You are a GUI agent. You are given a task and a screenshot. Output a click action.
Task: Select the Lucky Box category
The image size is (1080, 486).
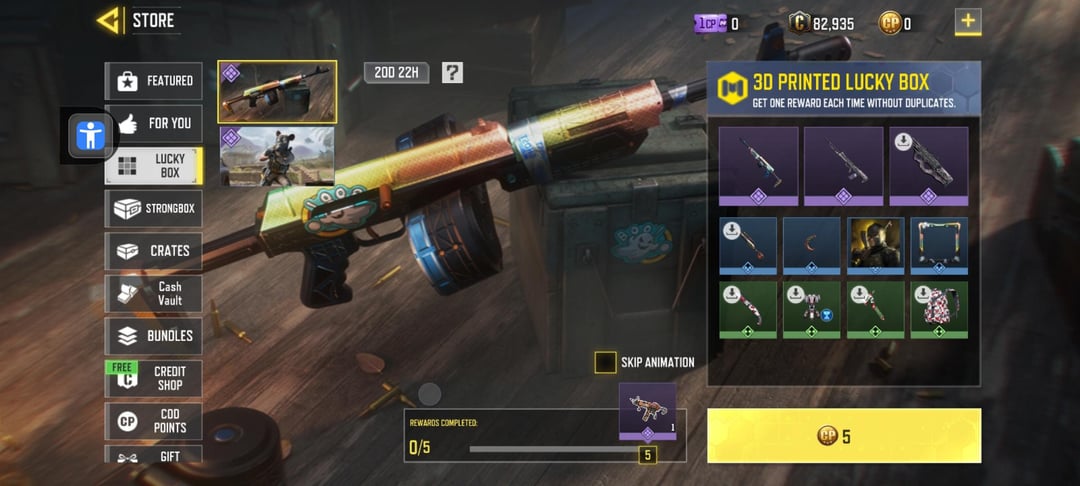click(154, 166)
